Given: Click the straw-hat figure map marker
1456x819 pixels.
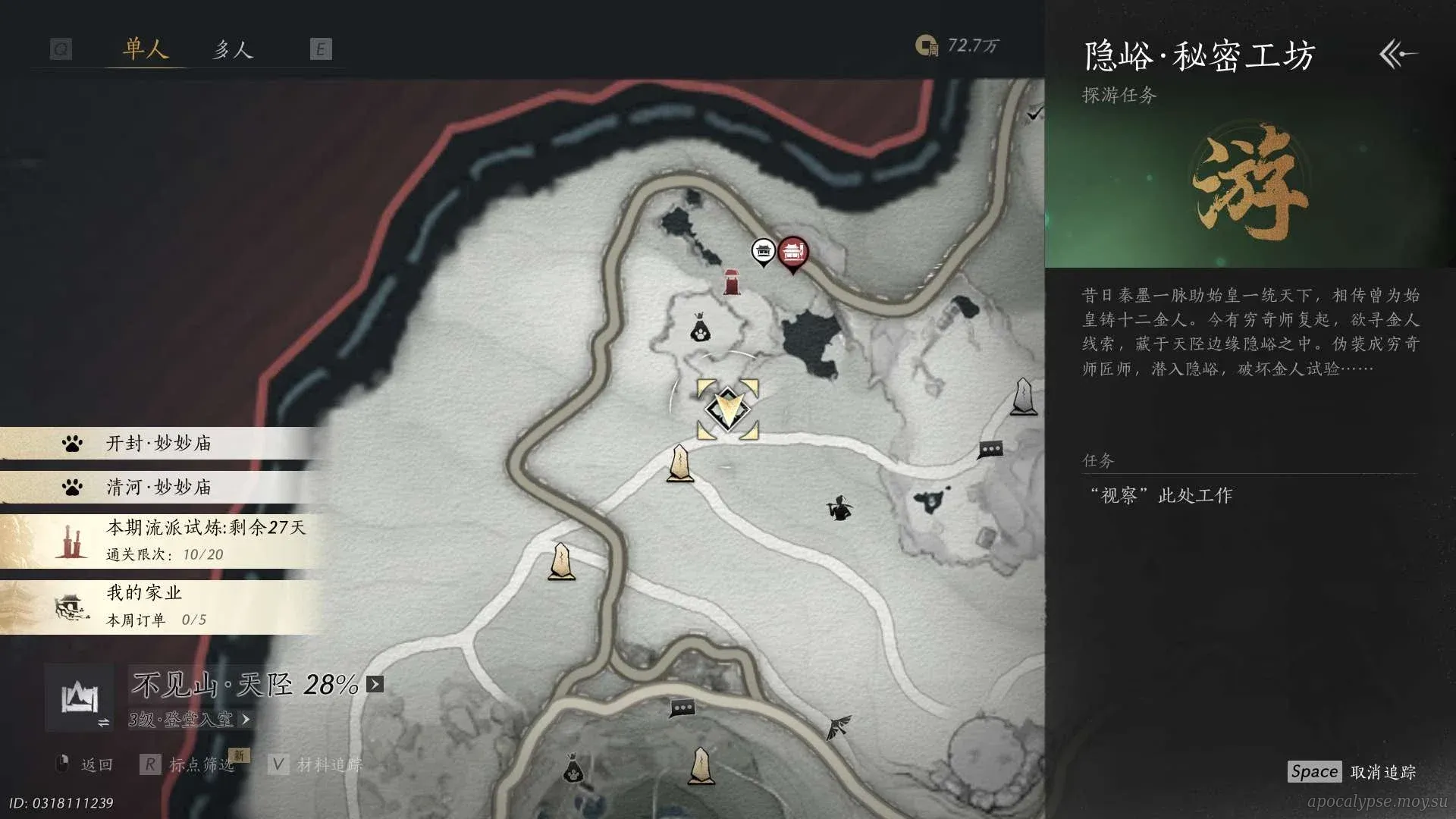Looking at the screenshot, I should coord(839,508).
